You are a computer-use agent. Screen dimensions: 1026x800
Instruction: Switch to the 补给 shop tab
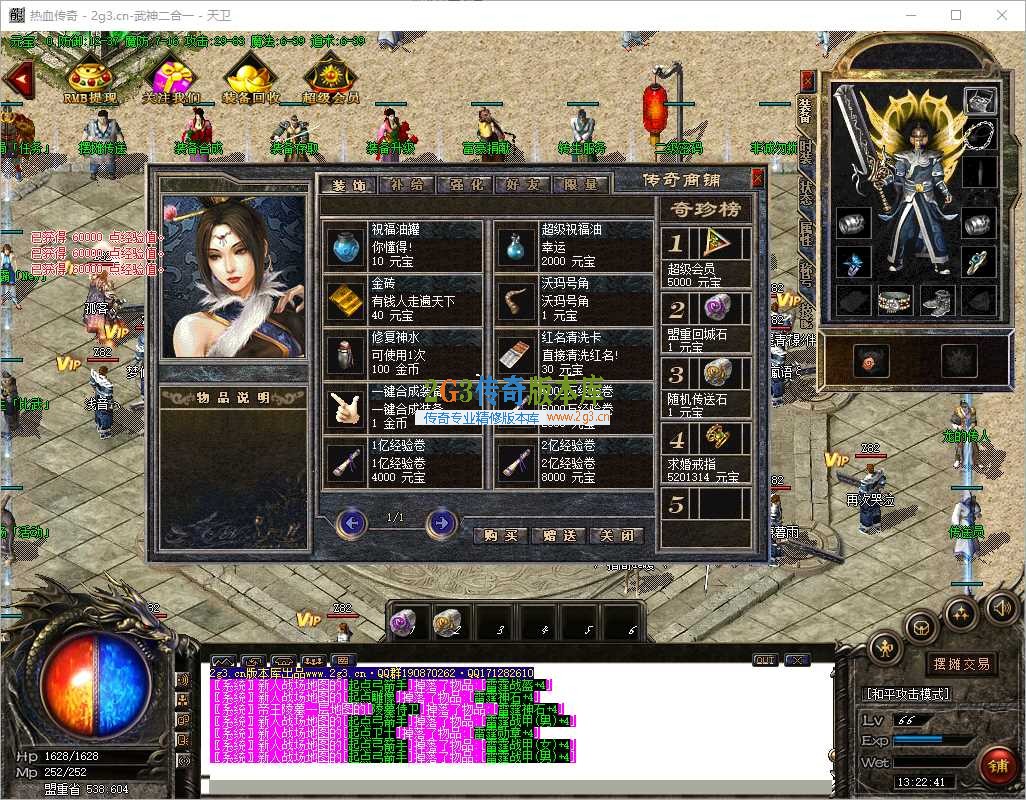tap(406, 185)
